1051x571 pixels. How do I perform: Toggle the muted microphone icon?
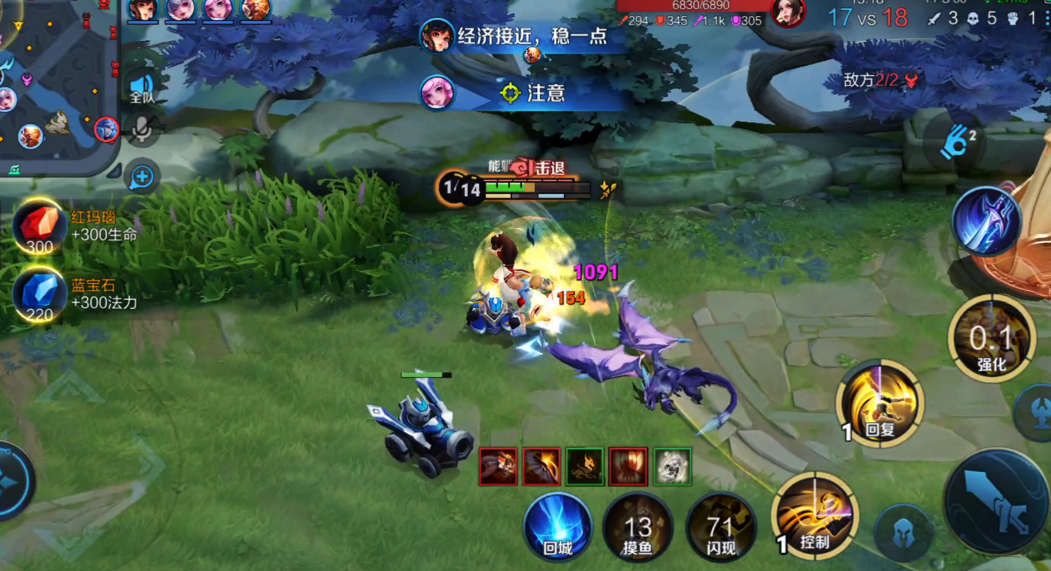(142, 130)
